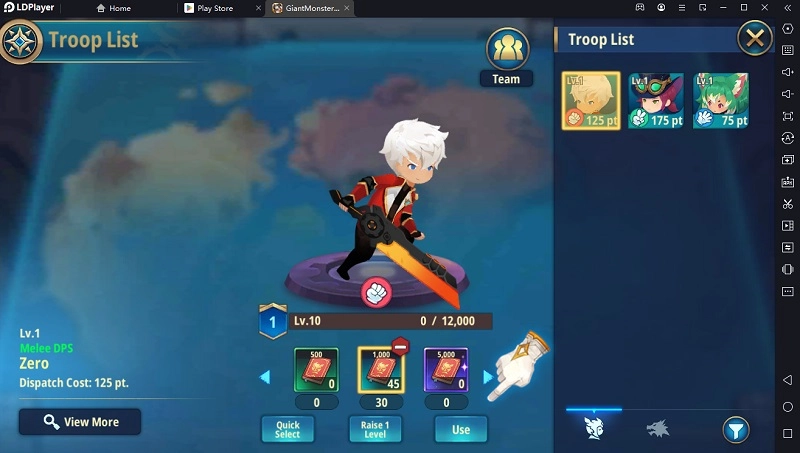Select Zero's 125 pt troop card
Screen dimensions: 800x453
tap(591, 101)
